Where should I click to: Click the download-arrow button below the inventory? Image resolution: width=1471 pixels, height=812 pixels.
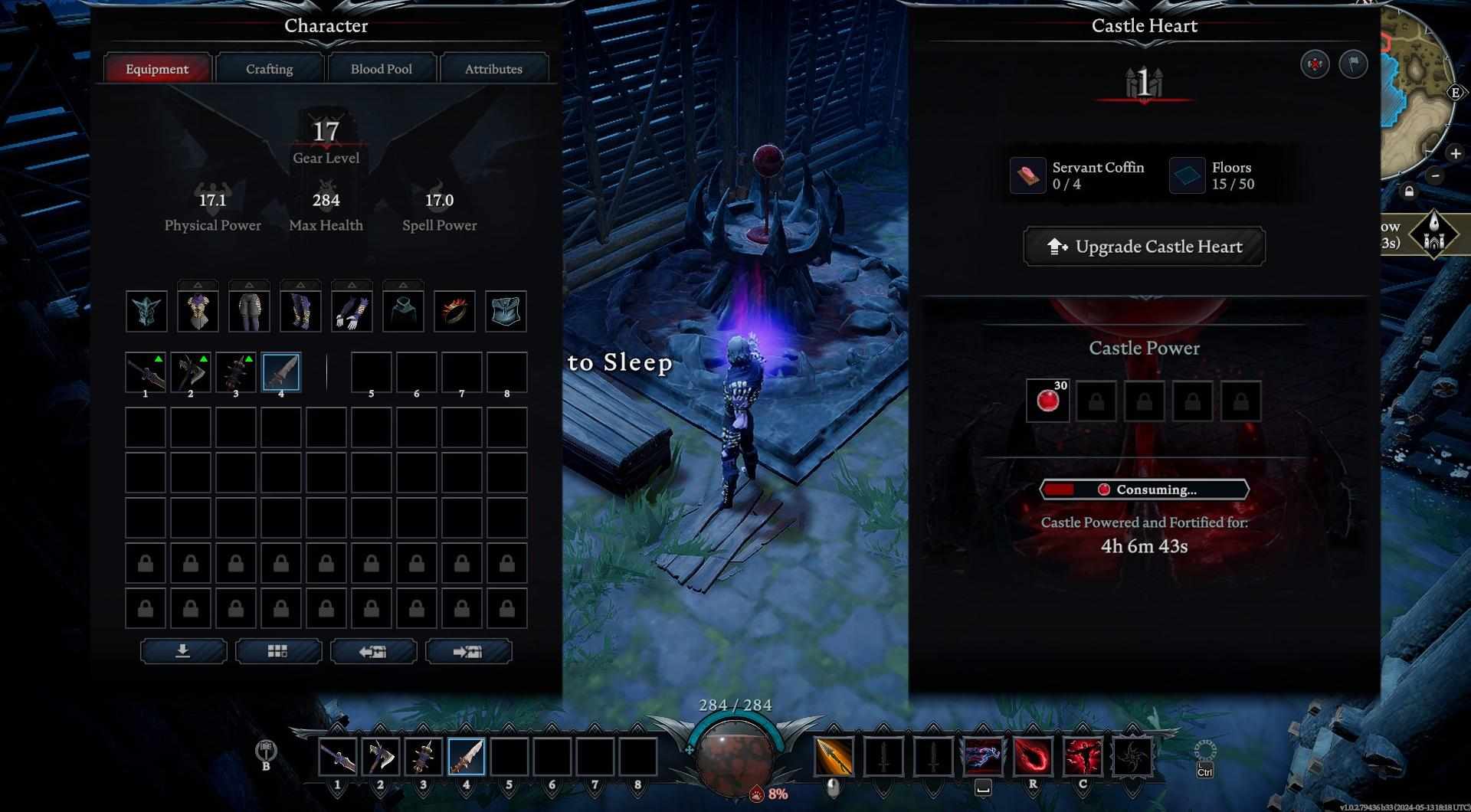point(183,651)
